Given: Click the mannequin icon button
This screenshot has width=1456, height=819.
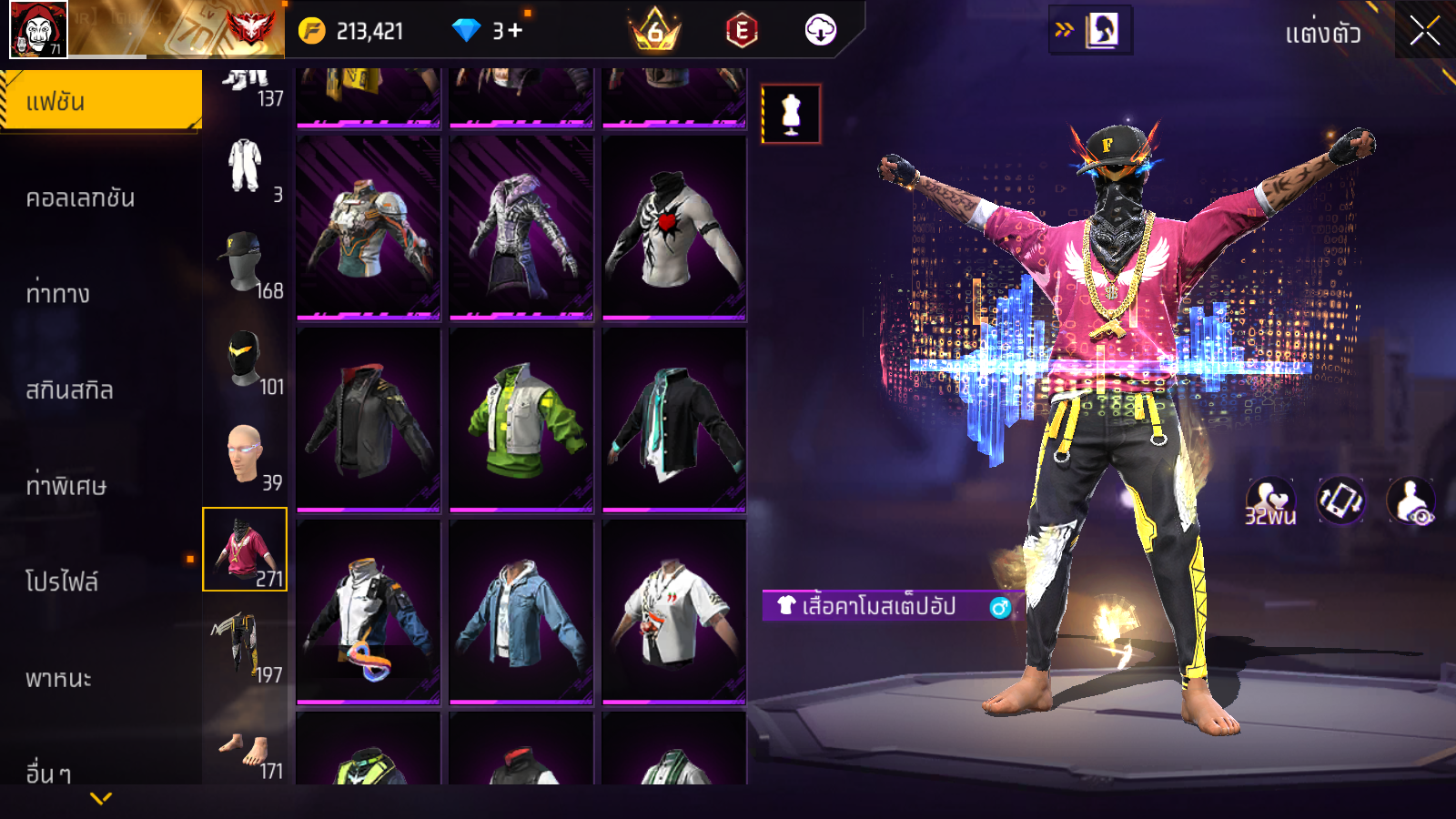Looking at the screenshot, I should pyautogui.click(x=791, y=115).
